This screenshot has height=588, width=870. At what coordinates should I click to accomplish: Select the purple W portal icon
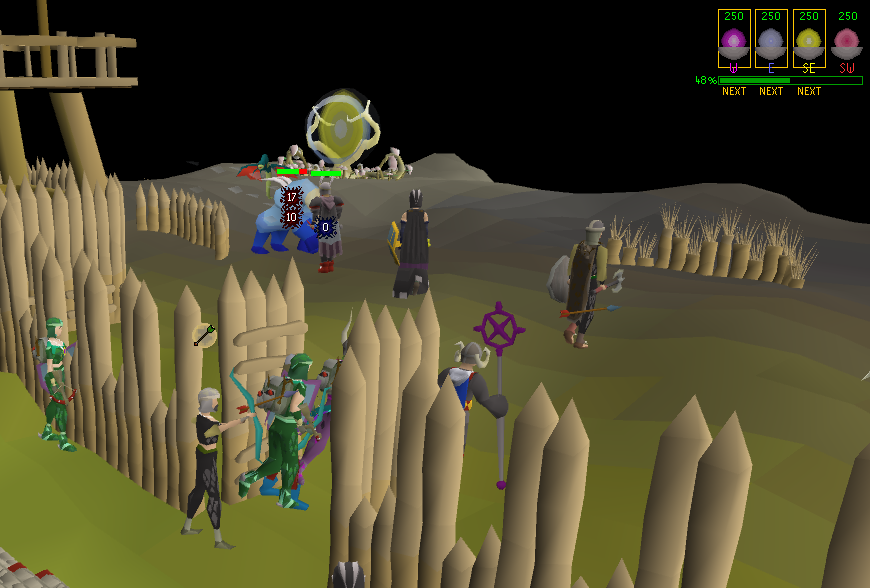[734, 42]
